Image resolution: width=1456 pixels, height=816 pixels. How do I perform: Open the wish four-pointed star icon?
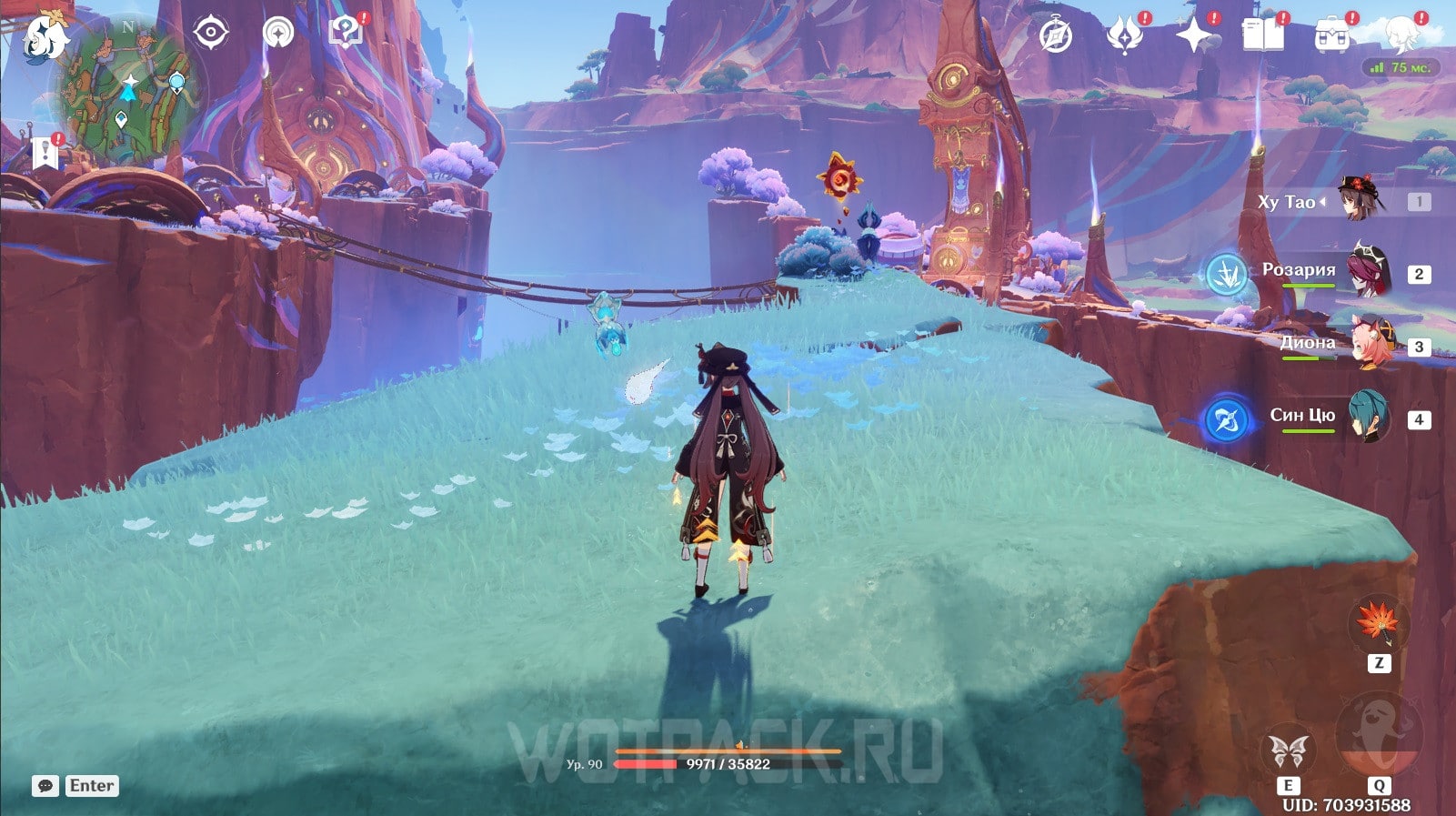pyautogui.click(x=1193, y=36)
